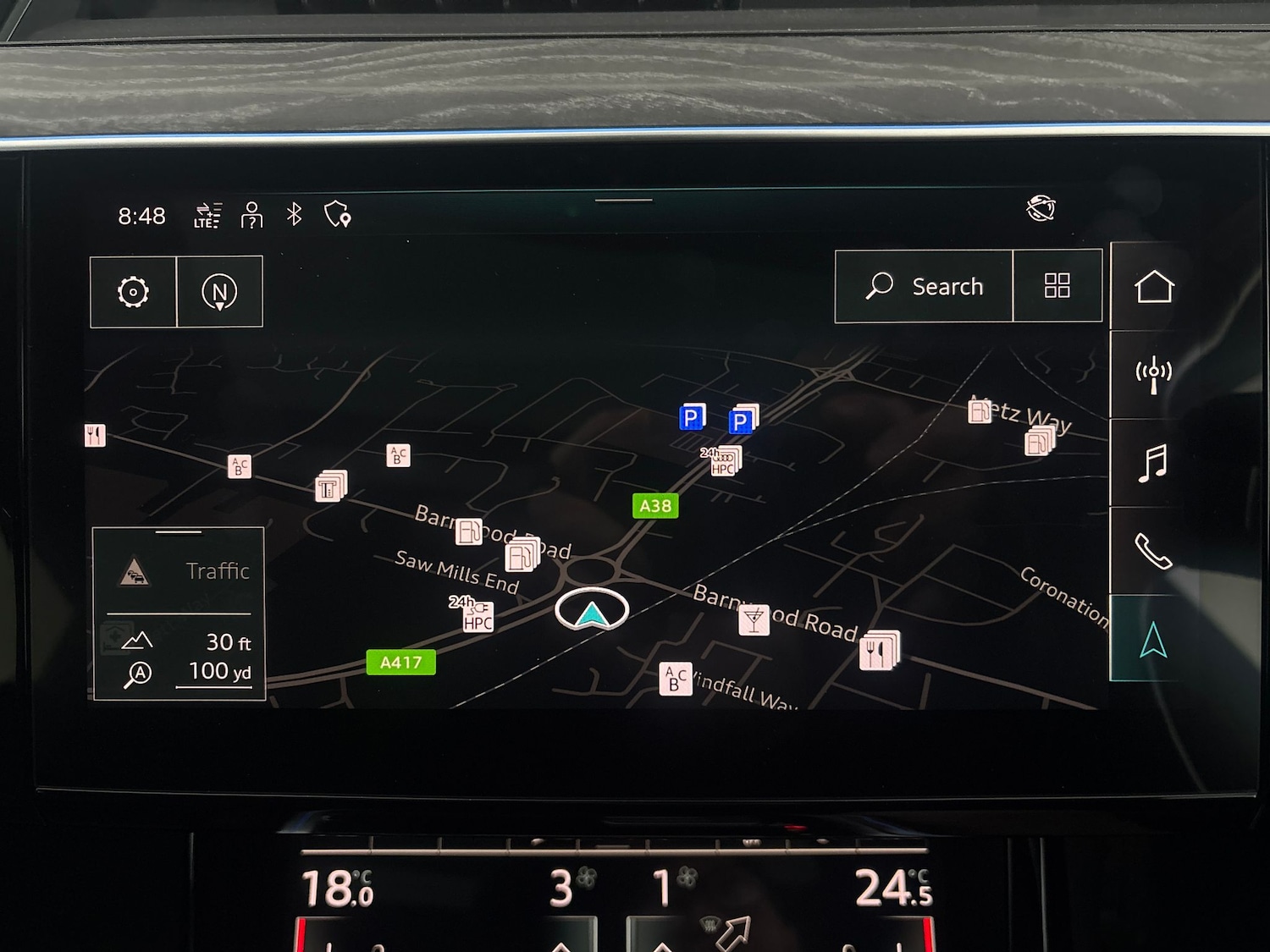Toggle the north-up compass orientation button
The width and height of the screenshot is (1270, 952).
tap(219, 292)
